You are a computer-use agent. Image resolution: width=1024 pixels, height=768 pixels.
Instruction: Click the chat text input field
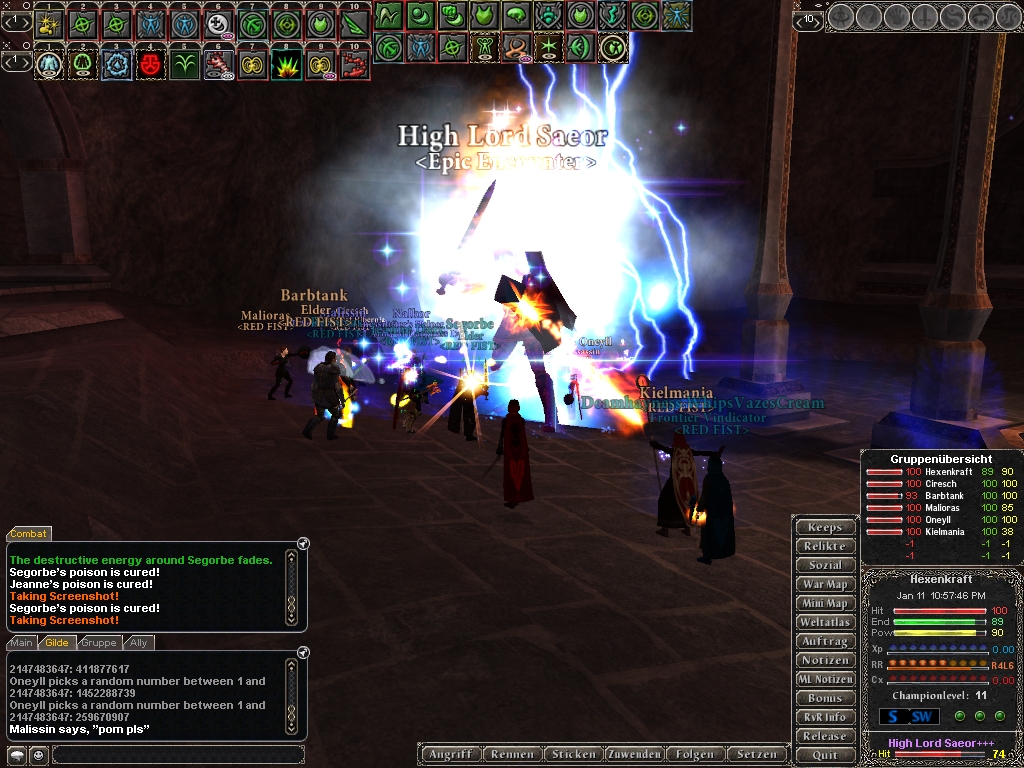point(177,754)
